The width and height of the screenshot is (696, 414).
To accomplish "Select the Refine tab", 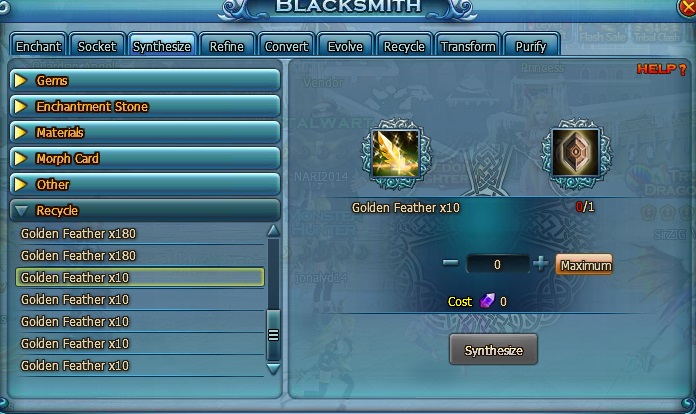I will pyautogui.click(x=227, y=46).
